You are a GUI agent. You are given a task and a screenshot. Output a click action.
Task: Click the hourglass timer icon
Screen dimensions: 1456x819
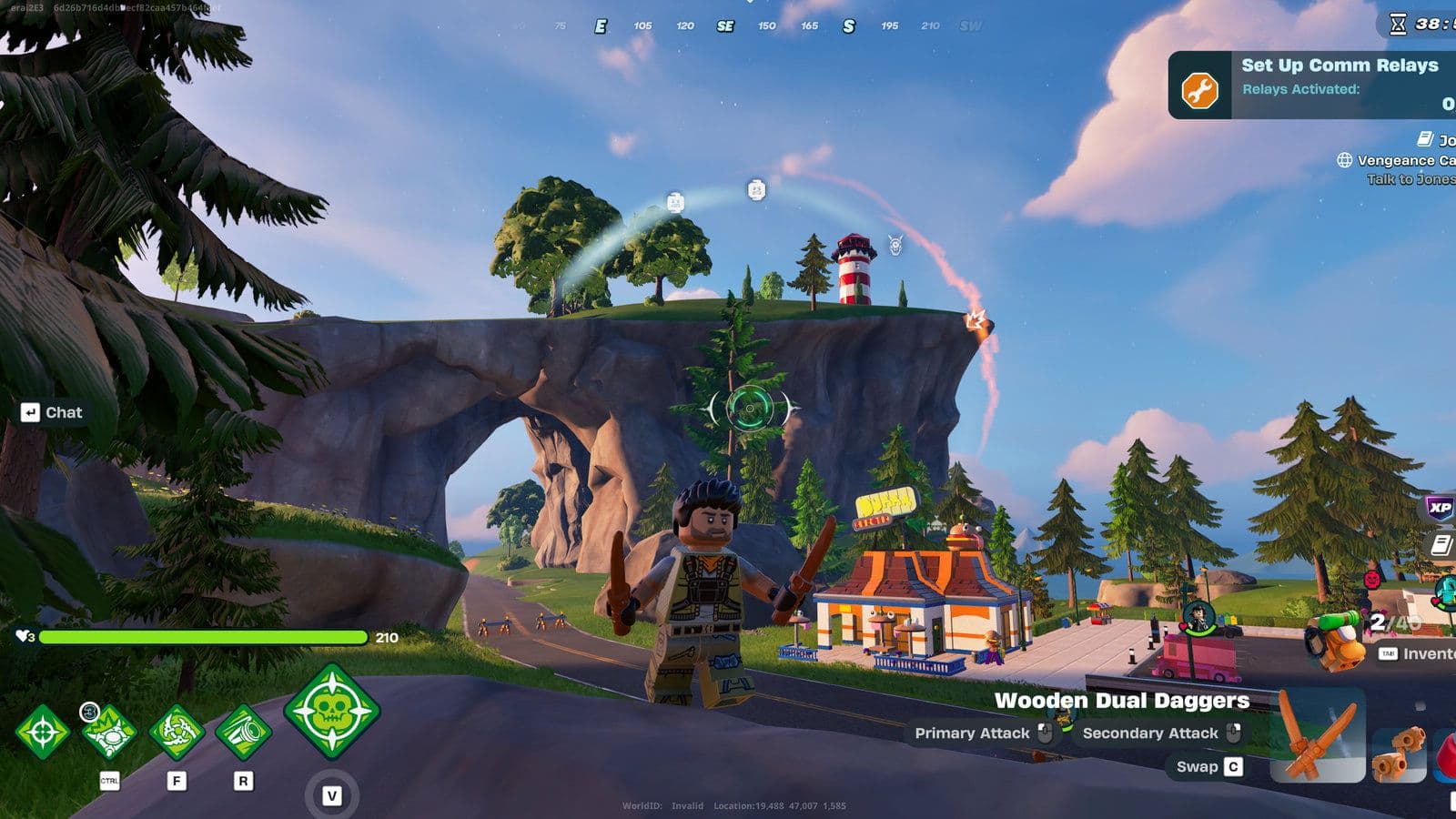pyautogui.click(x=1398, y=24)
